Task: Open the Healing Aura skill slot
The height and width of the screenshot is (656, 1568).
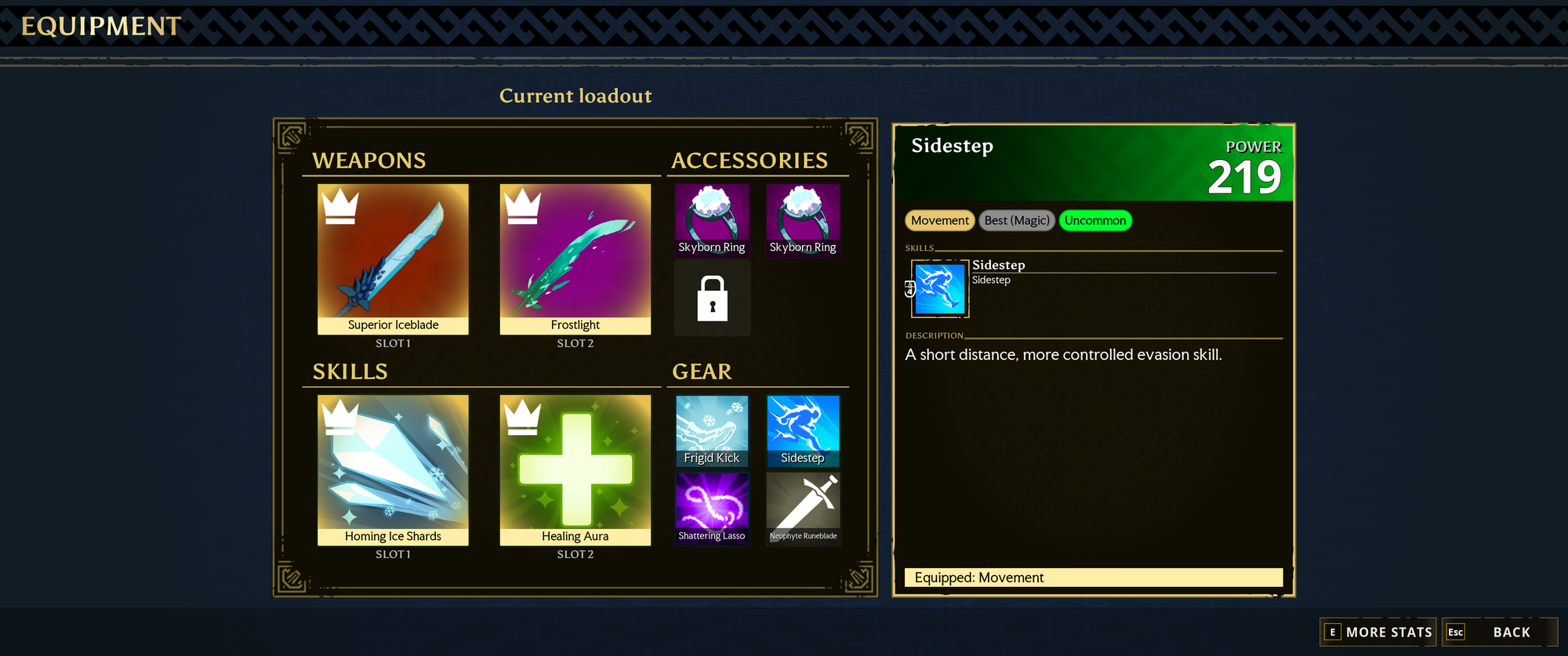Action: click(x=575, y=469)
